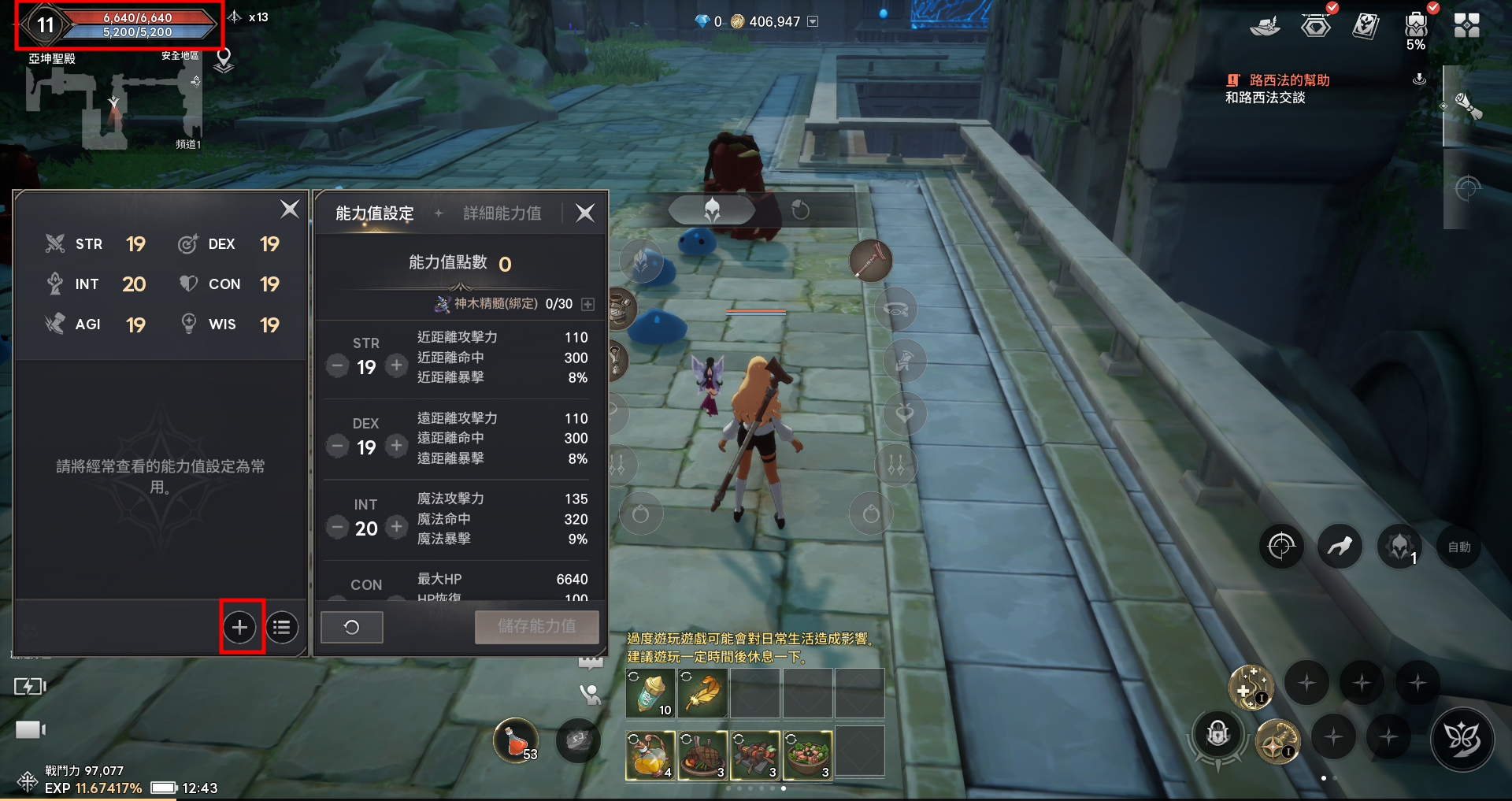Screen dimensions: 1512x801
Task: Open the 路西法的幫助 quest tracker
Action: point(1288,80)
